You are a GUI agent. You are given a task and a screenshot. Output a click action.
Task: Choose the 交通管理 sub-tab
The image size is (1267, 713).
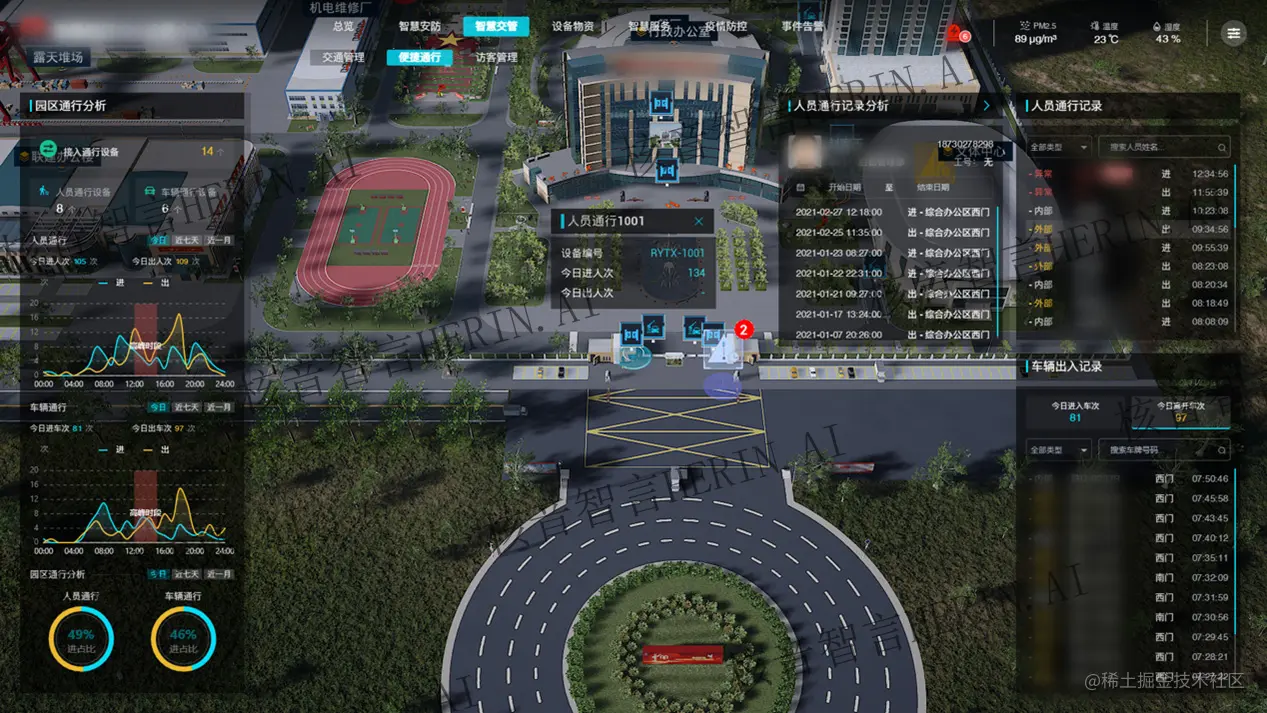pos(343,57)
